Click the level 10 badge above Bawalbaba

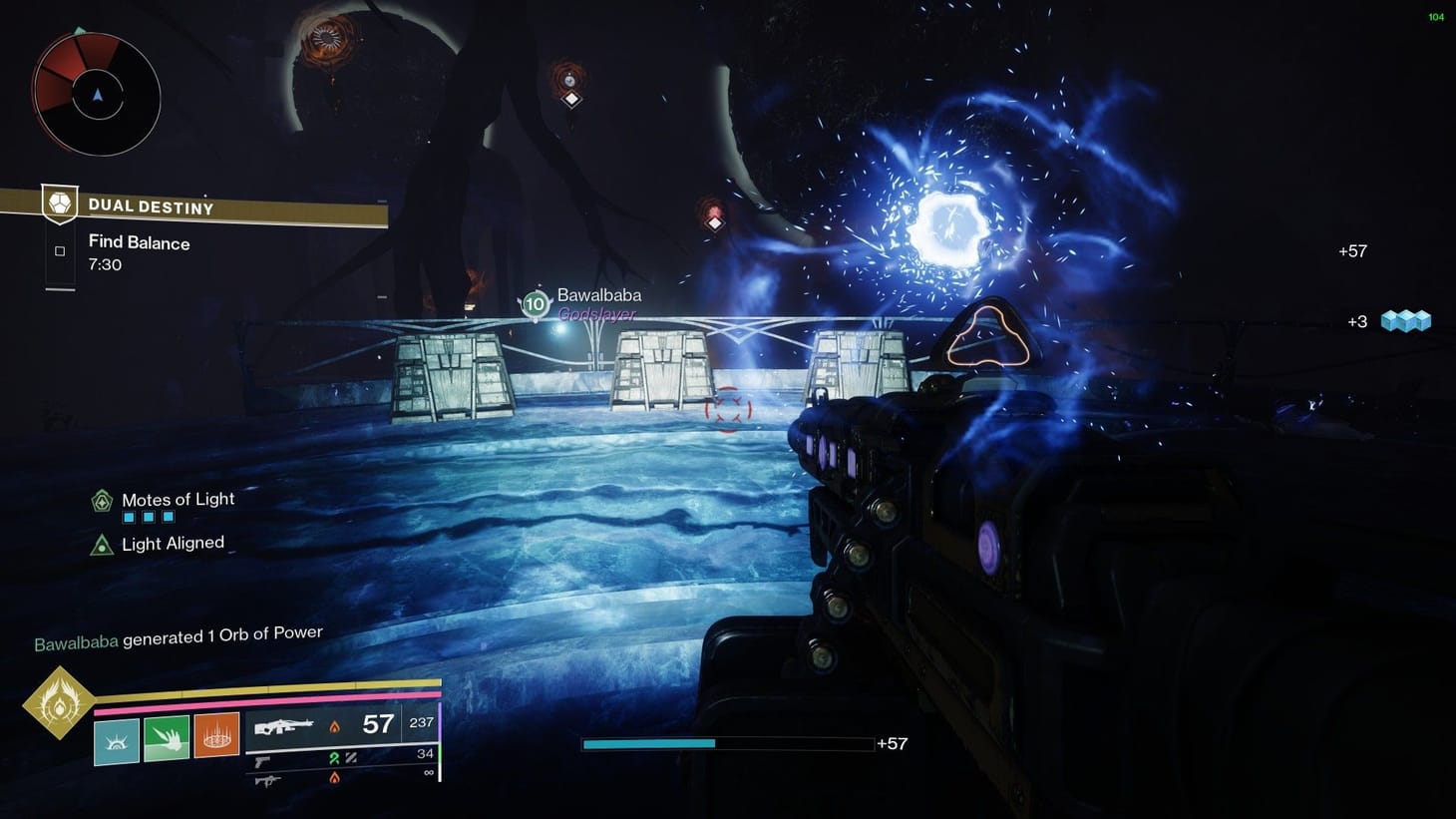click(535, 303)
